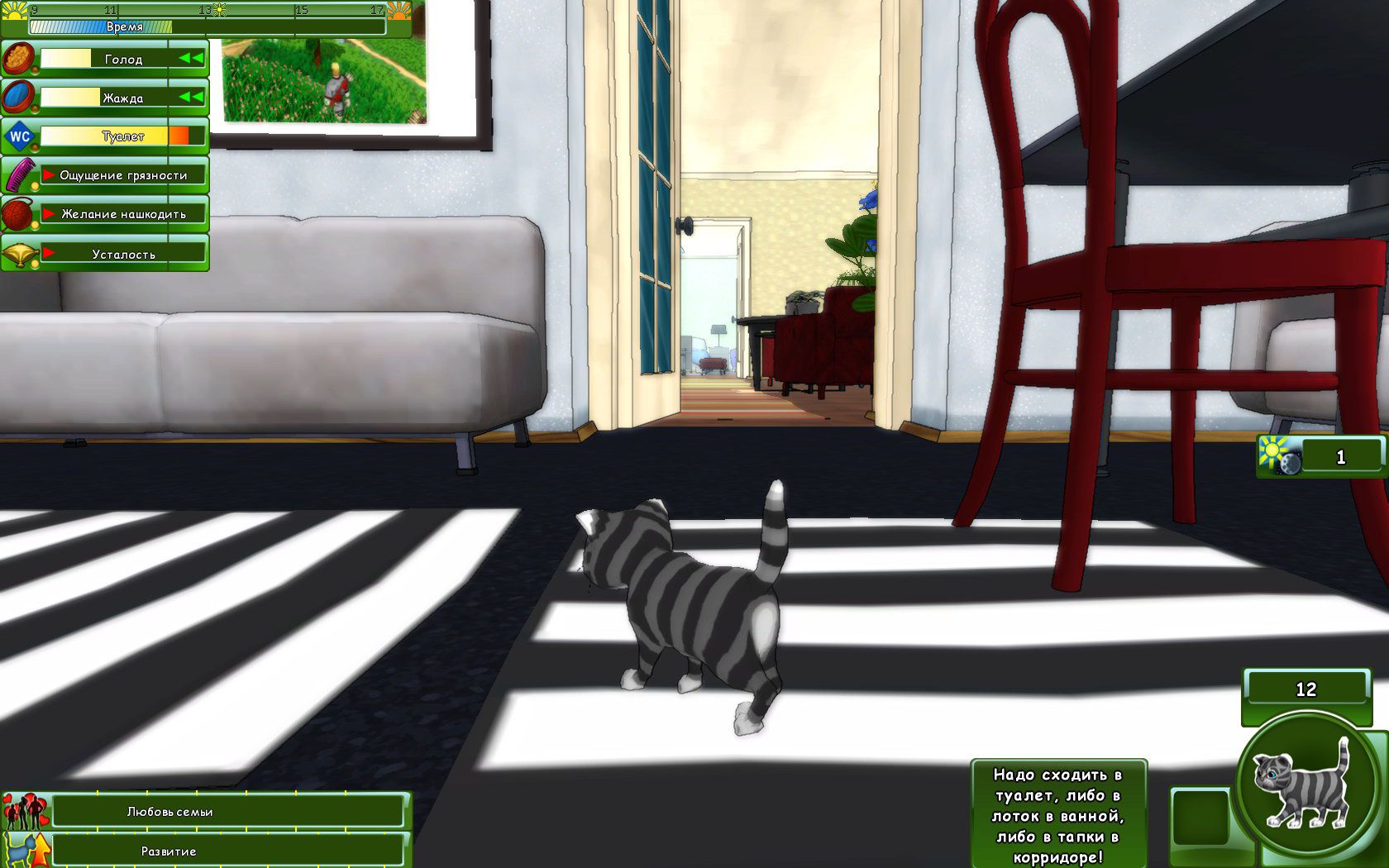This screenshot has width=1389, height=868.
Task: Select the food bowl icon beside Голод
Action: [18, 58]
